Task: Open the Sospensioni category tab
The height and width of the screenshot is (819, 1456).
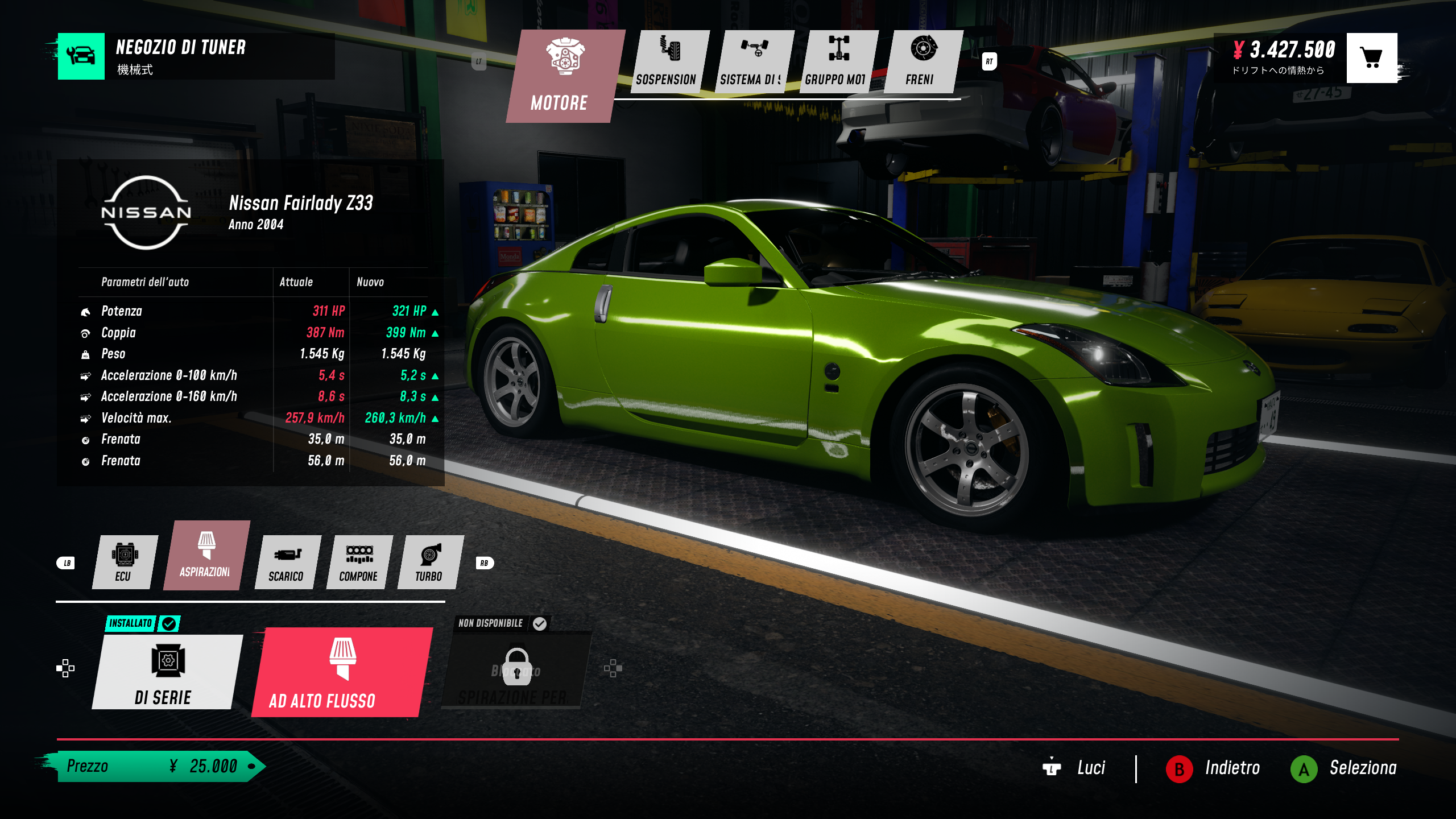Action: pyautogui.click(x=668, y=61)
